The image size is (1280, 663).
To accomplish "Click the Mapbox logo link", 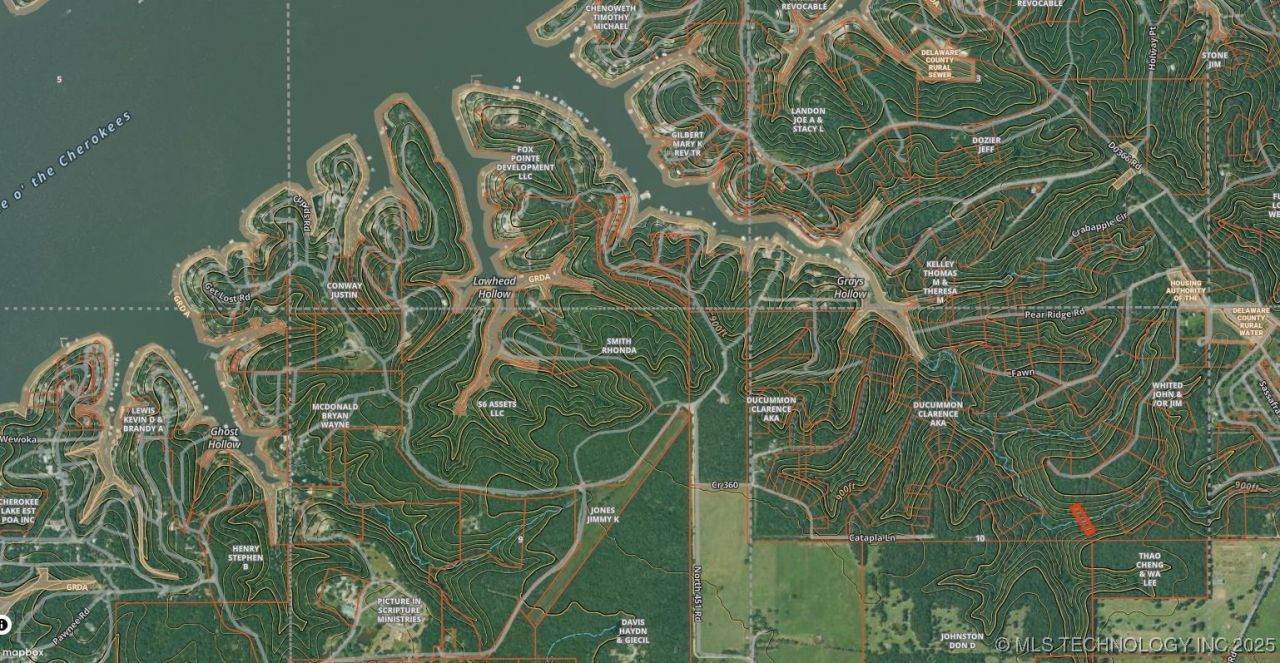I will point(22,653).
